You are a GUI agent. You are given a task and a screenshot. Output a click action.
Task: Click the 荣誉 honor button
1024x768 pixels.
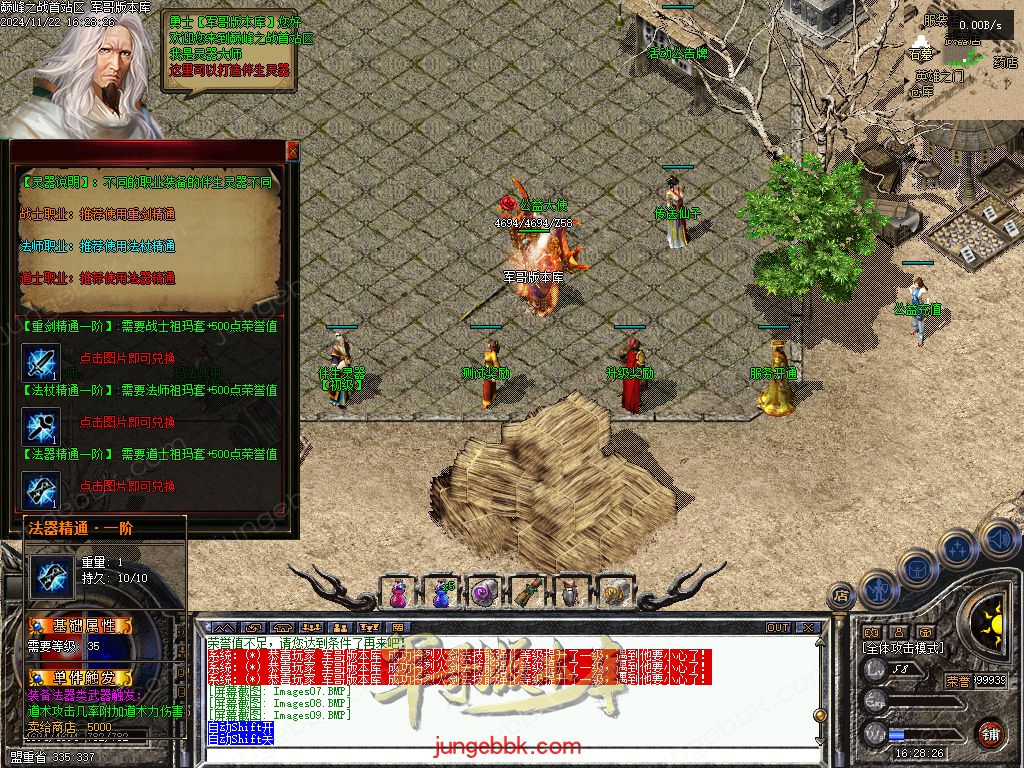958,681
